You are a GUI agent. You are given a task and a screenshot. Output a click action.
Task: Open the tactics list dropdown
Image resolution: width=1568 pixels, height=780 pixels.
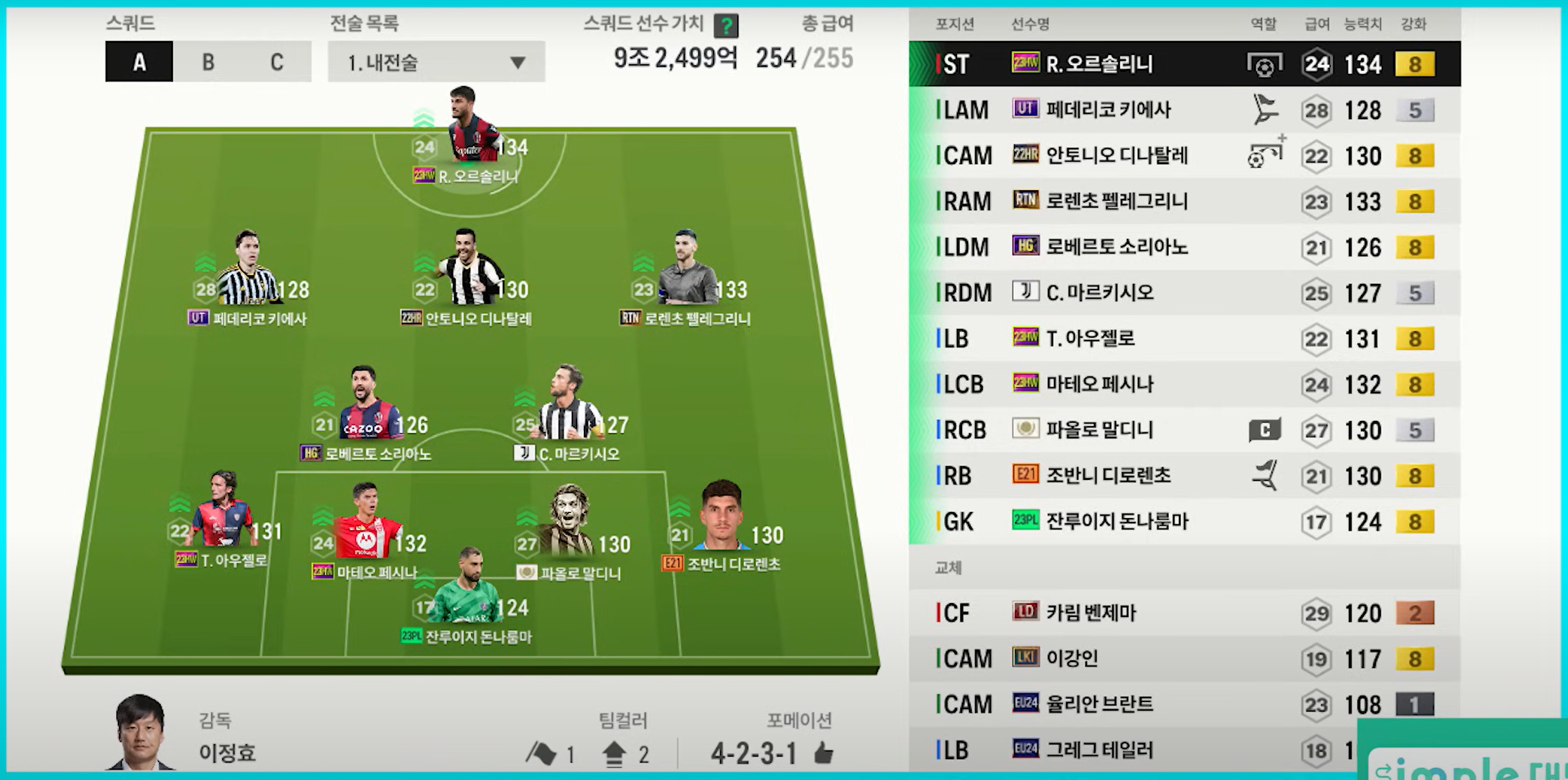(436, 61)
